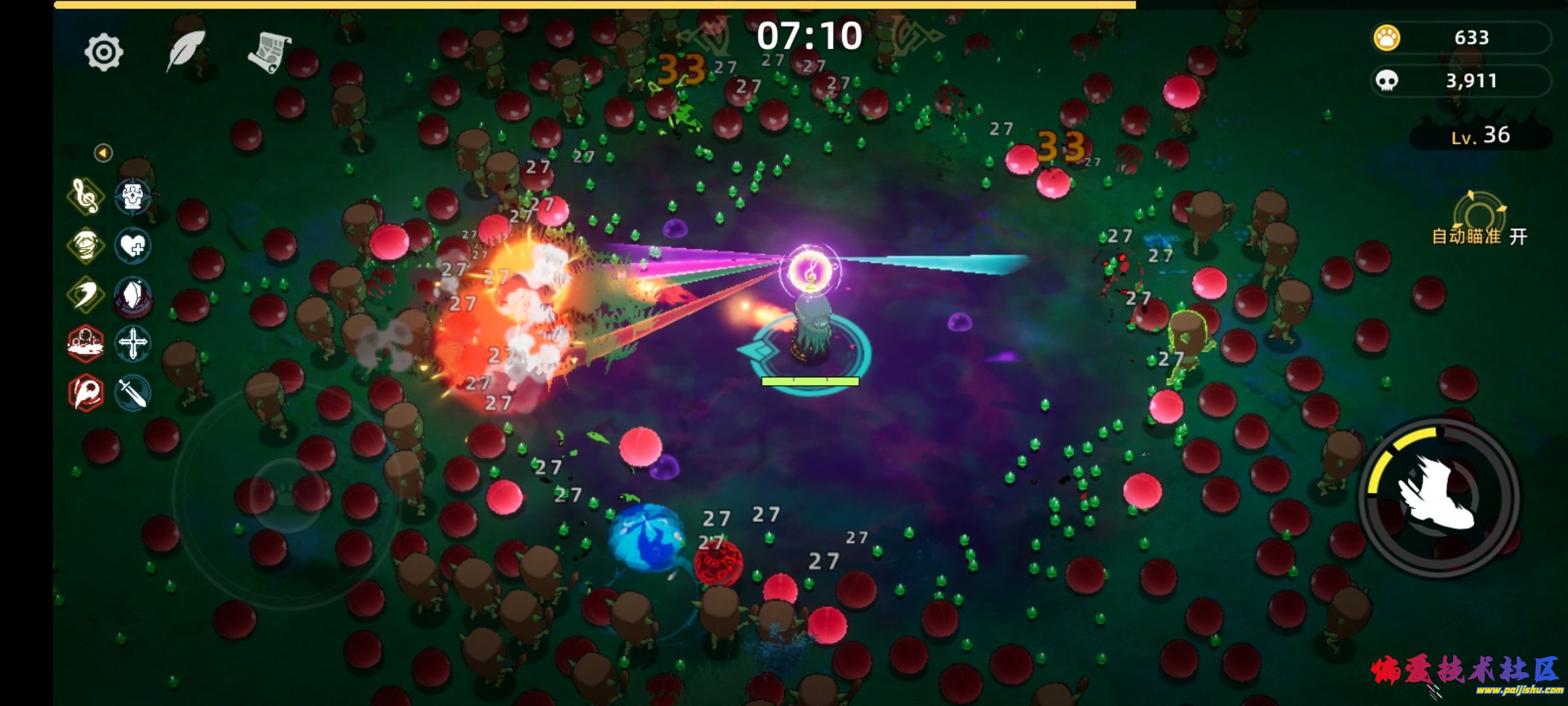Click the red hexagon smoke skill

coord(86,344)
